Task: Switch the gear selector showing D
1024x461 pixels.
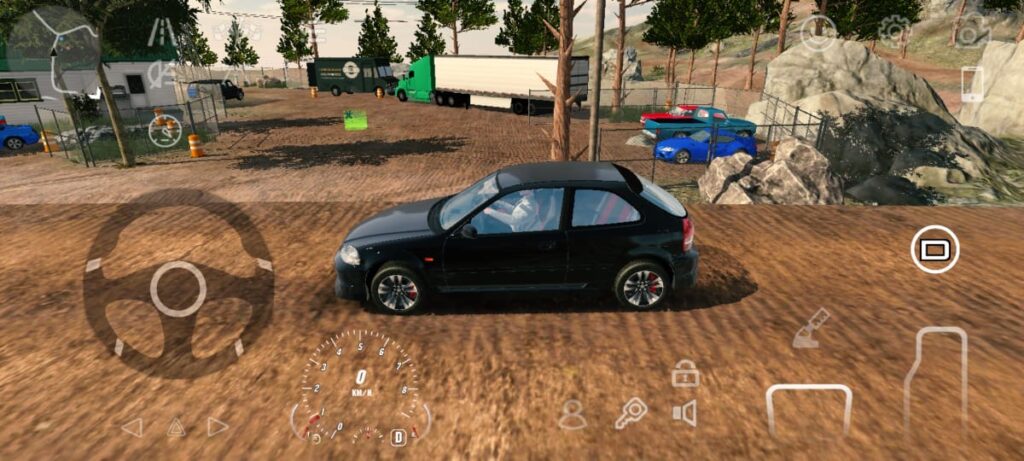Action: (x=398, y=437)
